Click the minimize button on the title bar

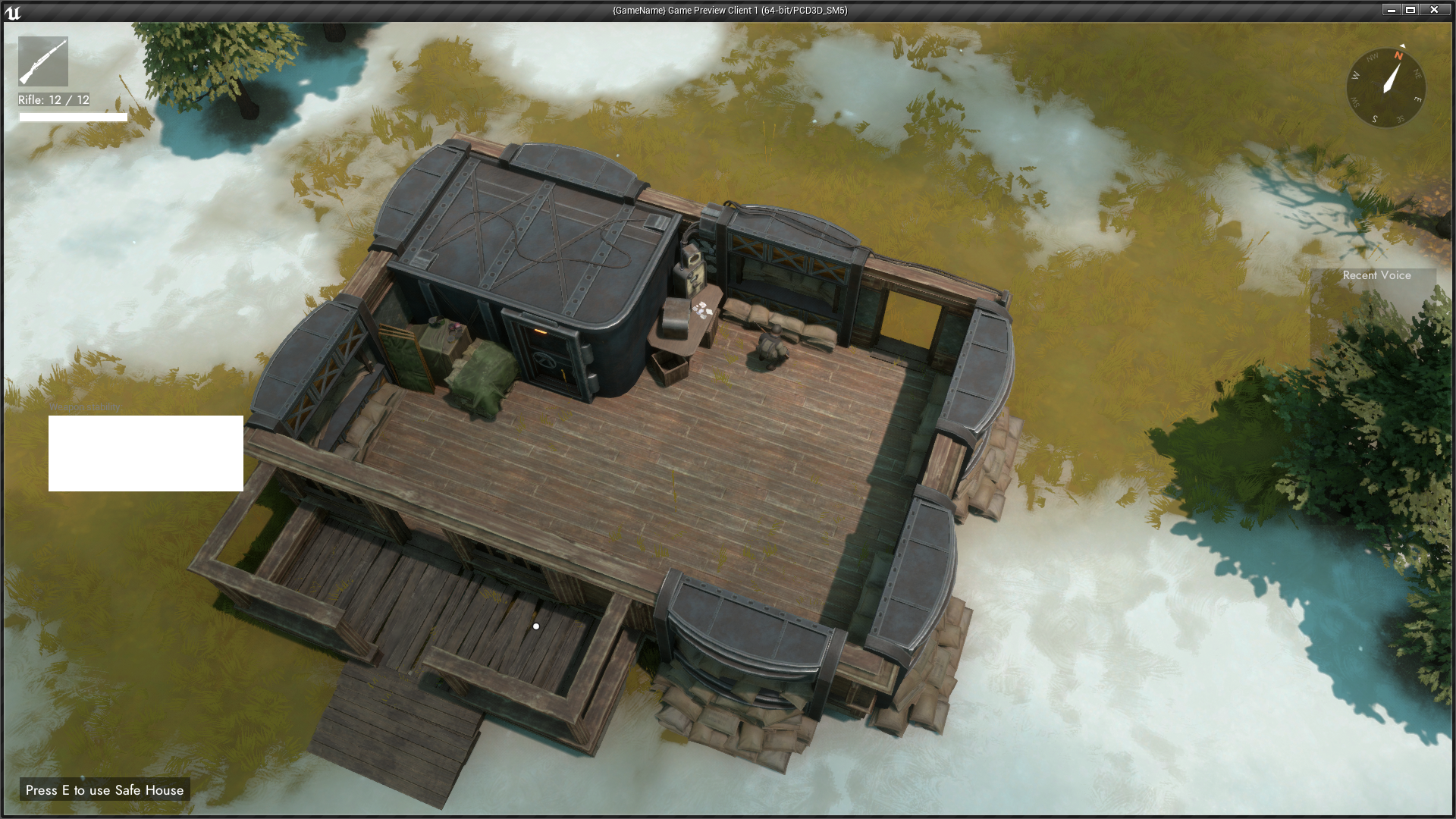(x=1392, y=10)
